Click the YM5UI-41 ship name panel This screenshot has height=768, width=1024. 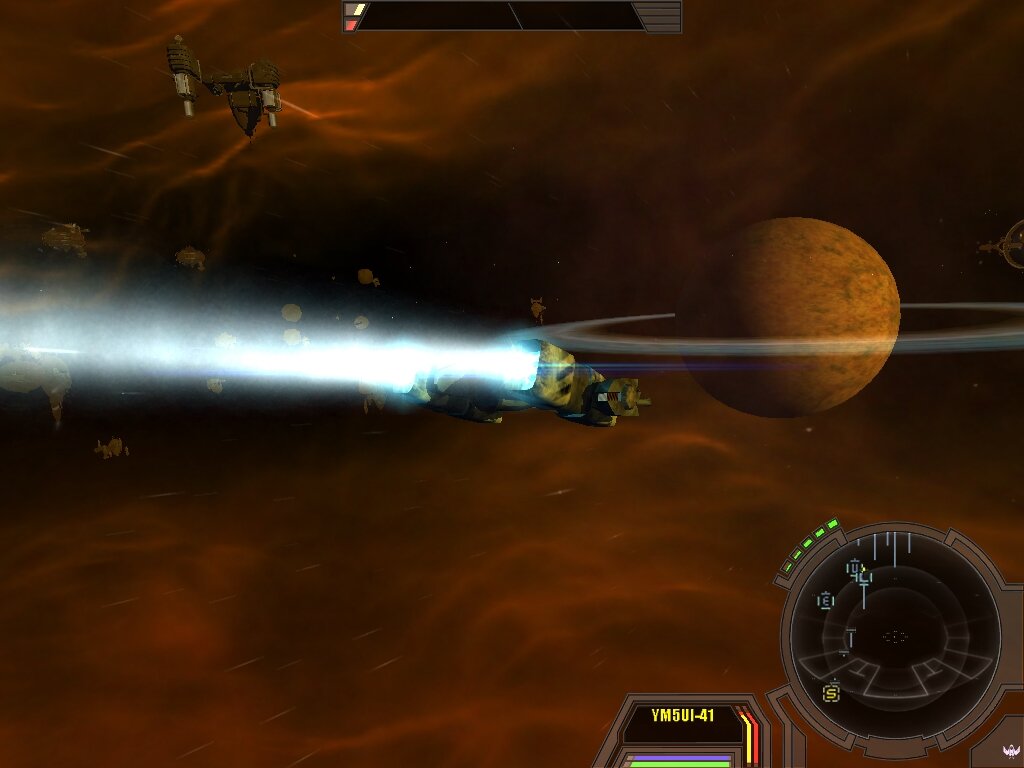click(x=683, y=716)
